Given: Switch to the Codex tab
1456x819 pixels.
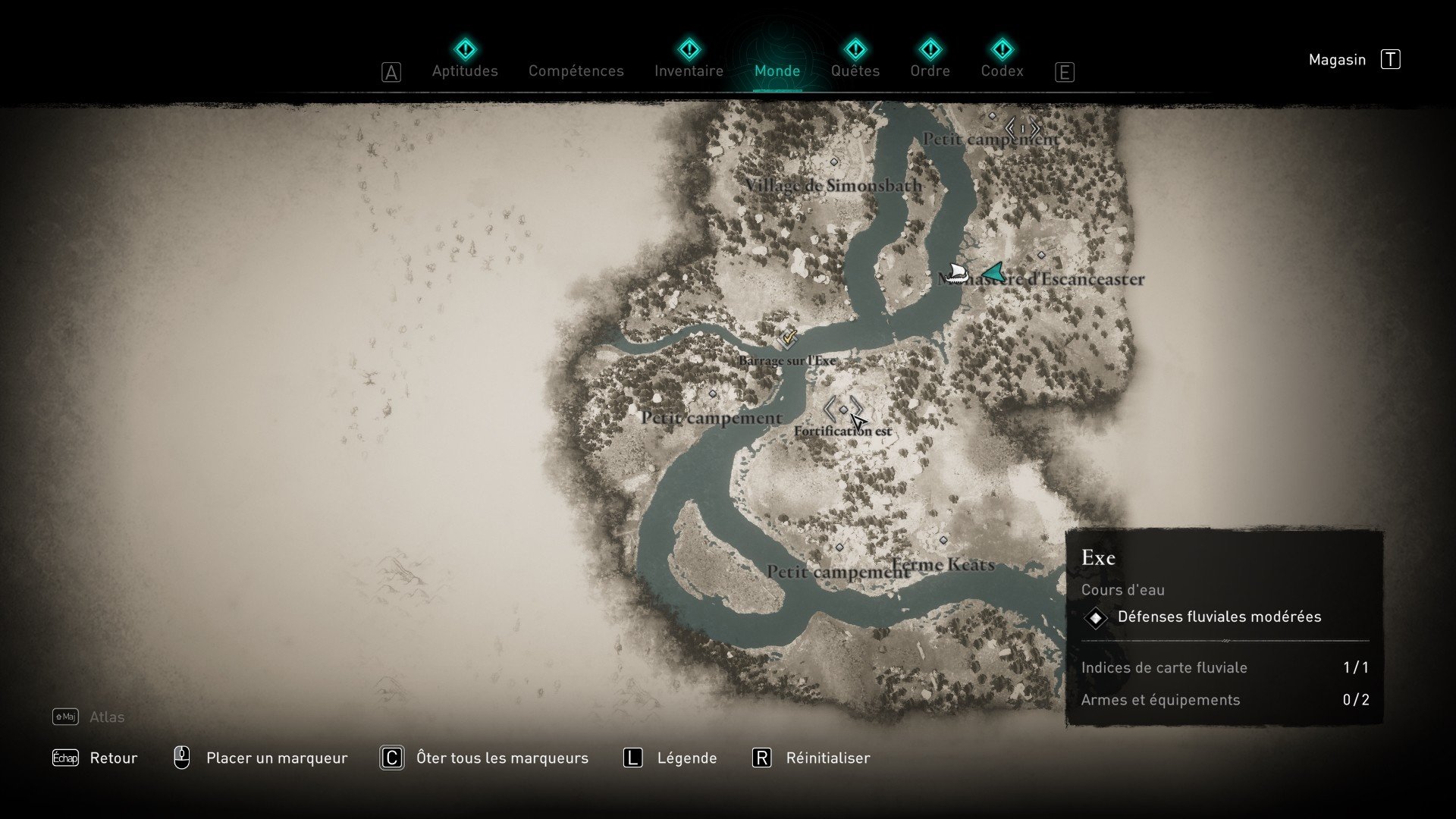Looking at the screenshot, I should point(1002,71).
